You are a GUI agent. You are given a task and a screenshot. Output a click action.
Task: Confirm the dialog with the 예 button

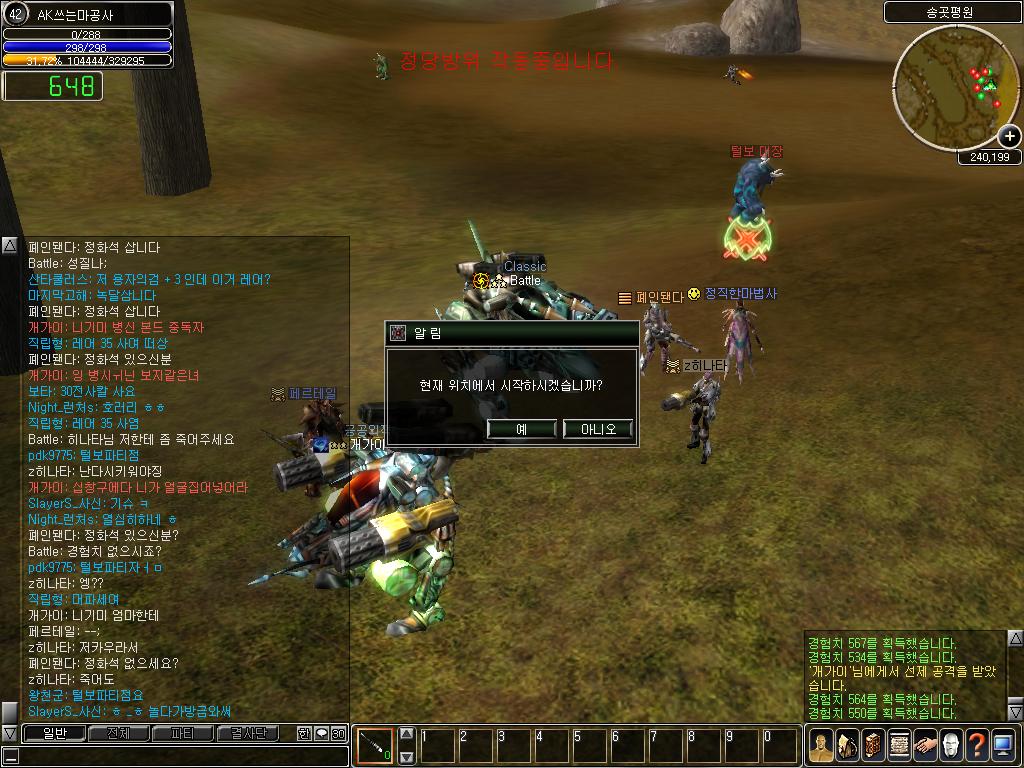coord(521,429)
